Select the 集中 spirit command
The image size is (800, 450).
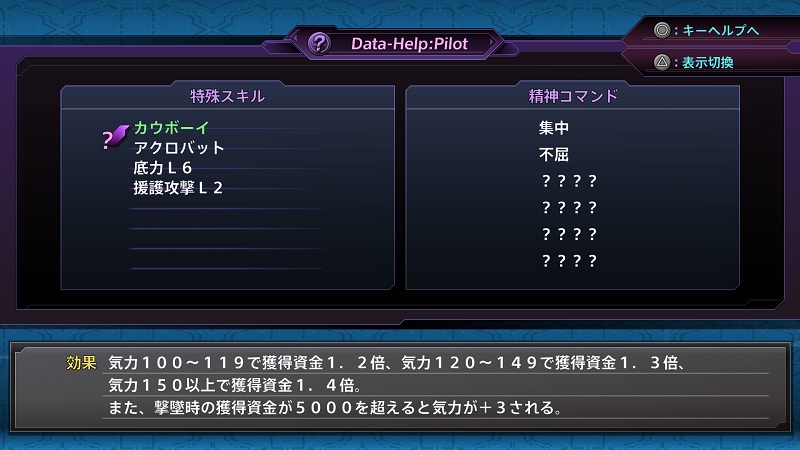click(553, 129)
